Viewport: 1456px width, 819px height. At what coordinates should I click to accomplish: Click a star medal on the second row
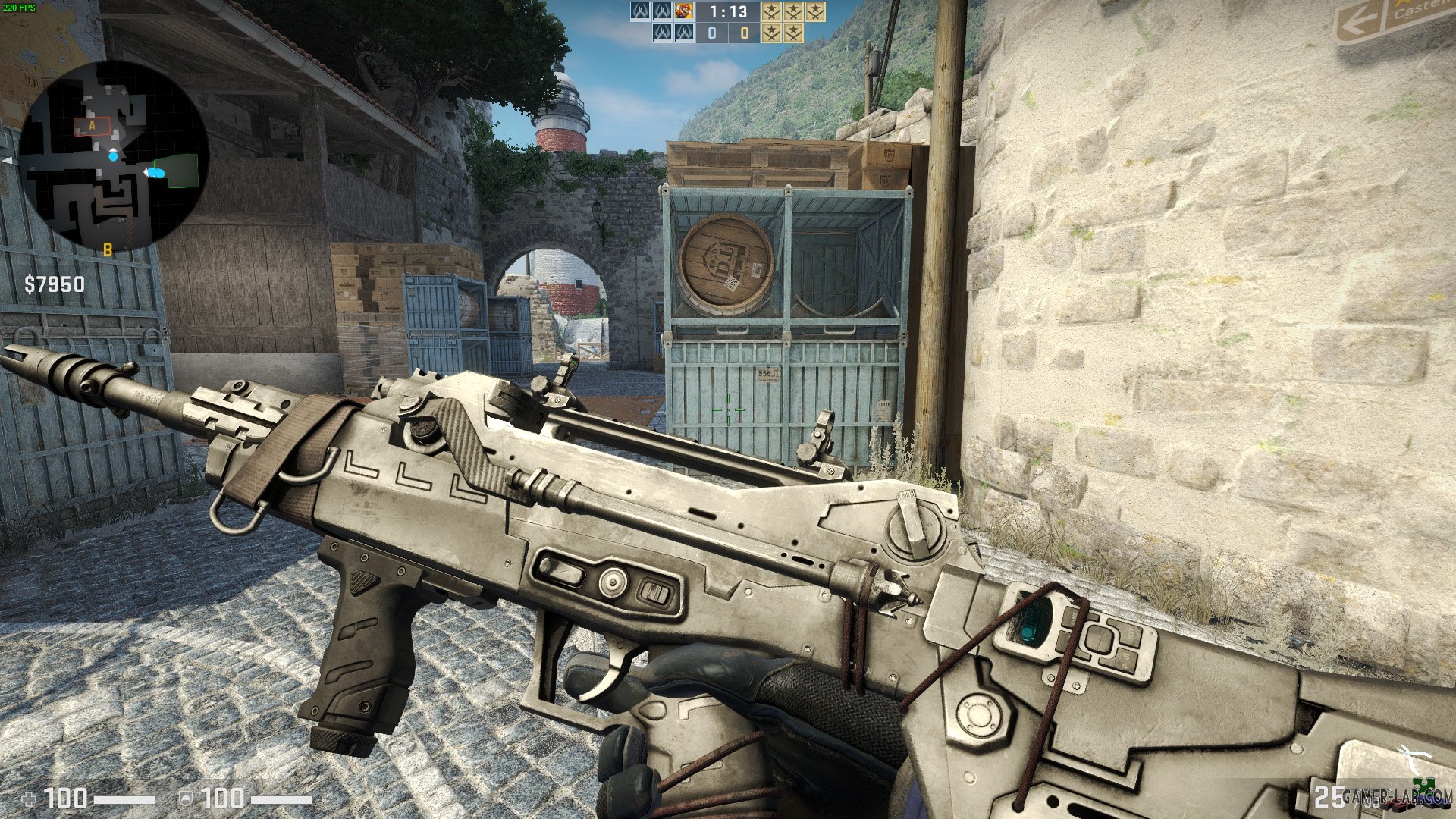[x=772, y=33]
